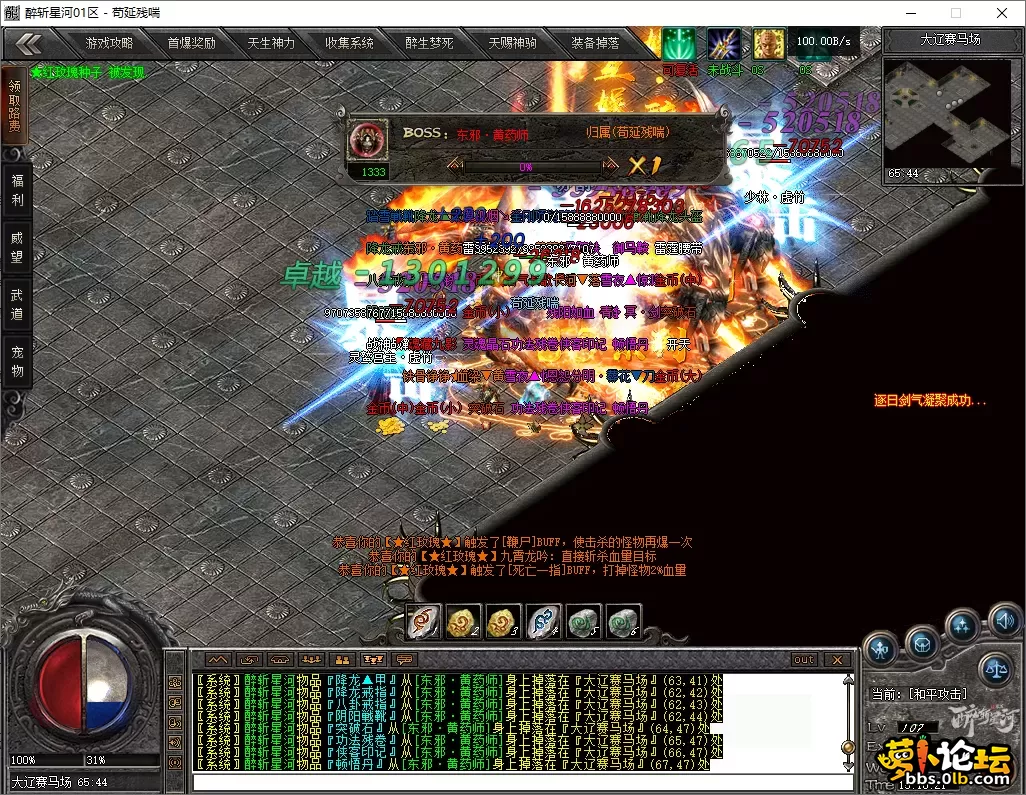Open the 首爆奖励 first-drop rewards menu
Viewport: 1026px width, 795px height.
pyautogui.click(x=191, y=43)
